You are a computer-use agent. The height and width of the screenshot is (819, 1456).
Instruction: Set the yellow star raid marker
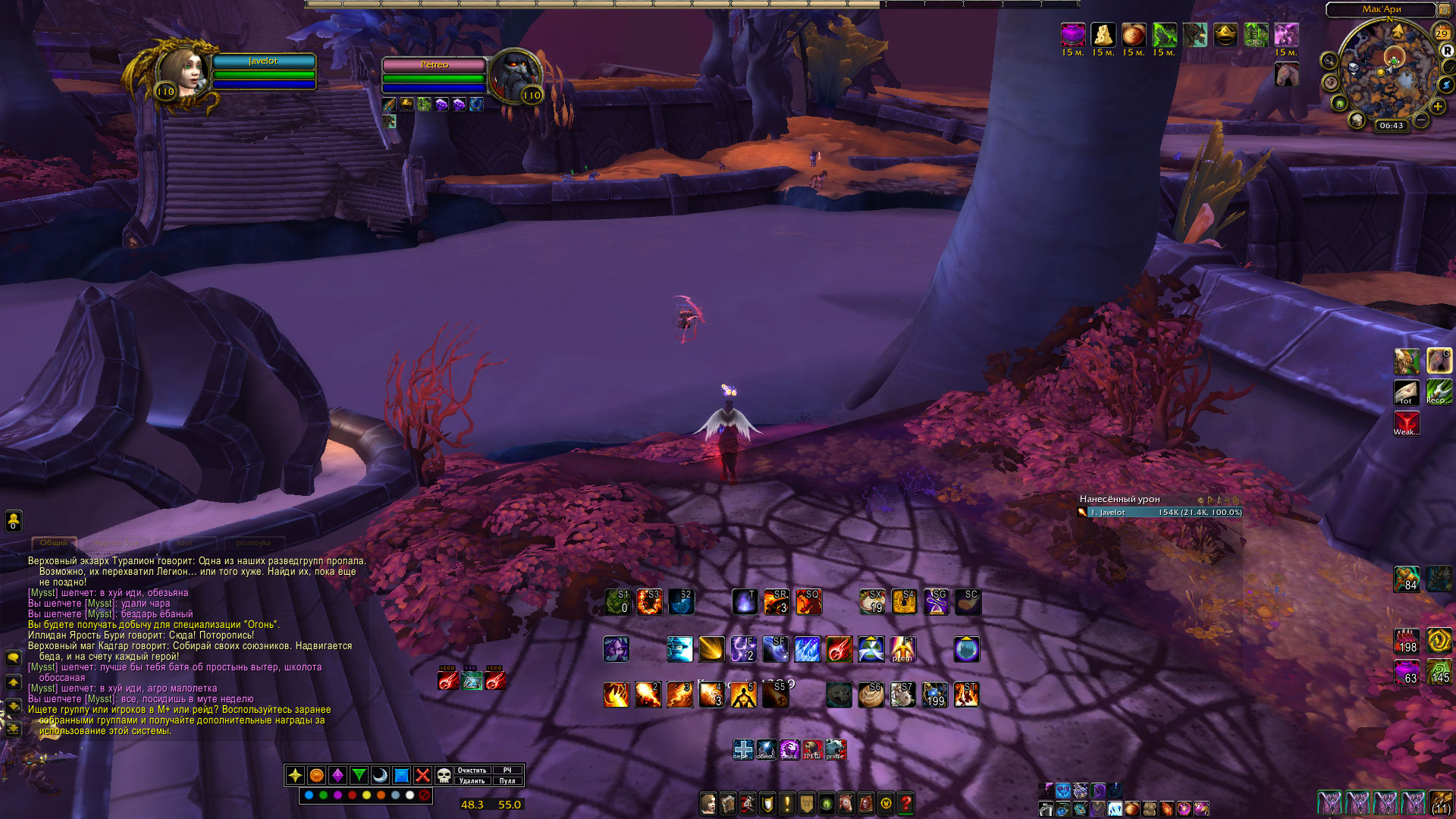pyautogui.click(x=295, y=775)
